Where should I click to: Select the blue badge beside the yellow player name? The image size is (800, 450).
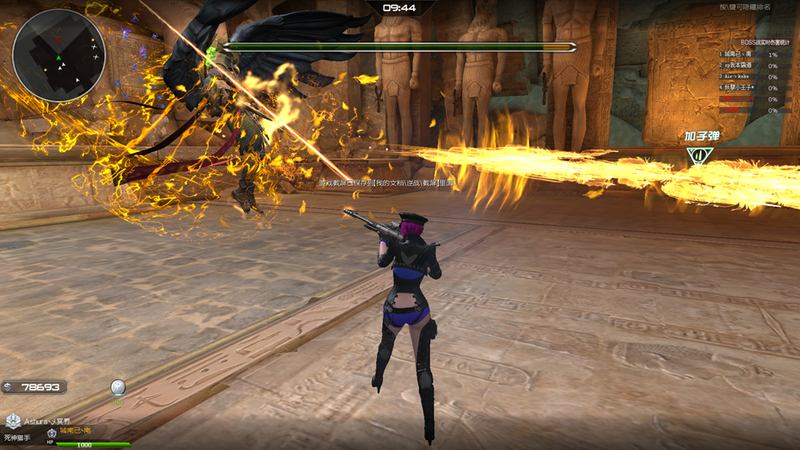point(51,432)
